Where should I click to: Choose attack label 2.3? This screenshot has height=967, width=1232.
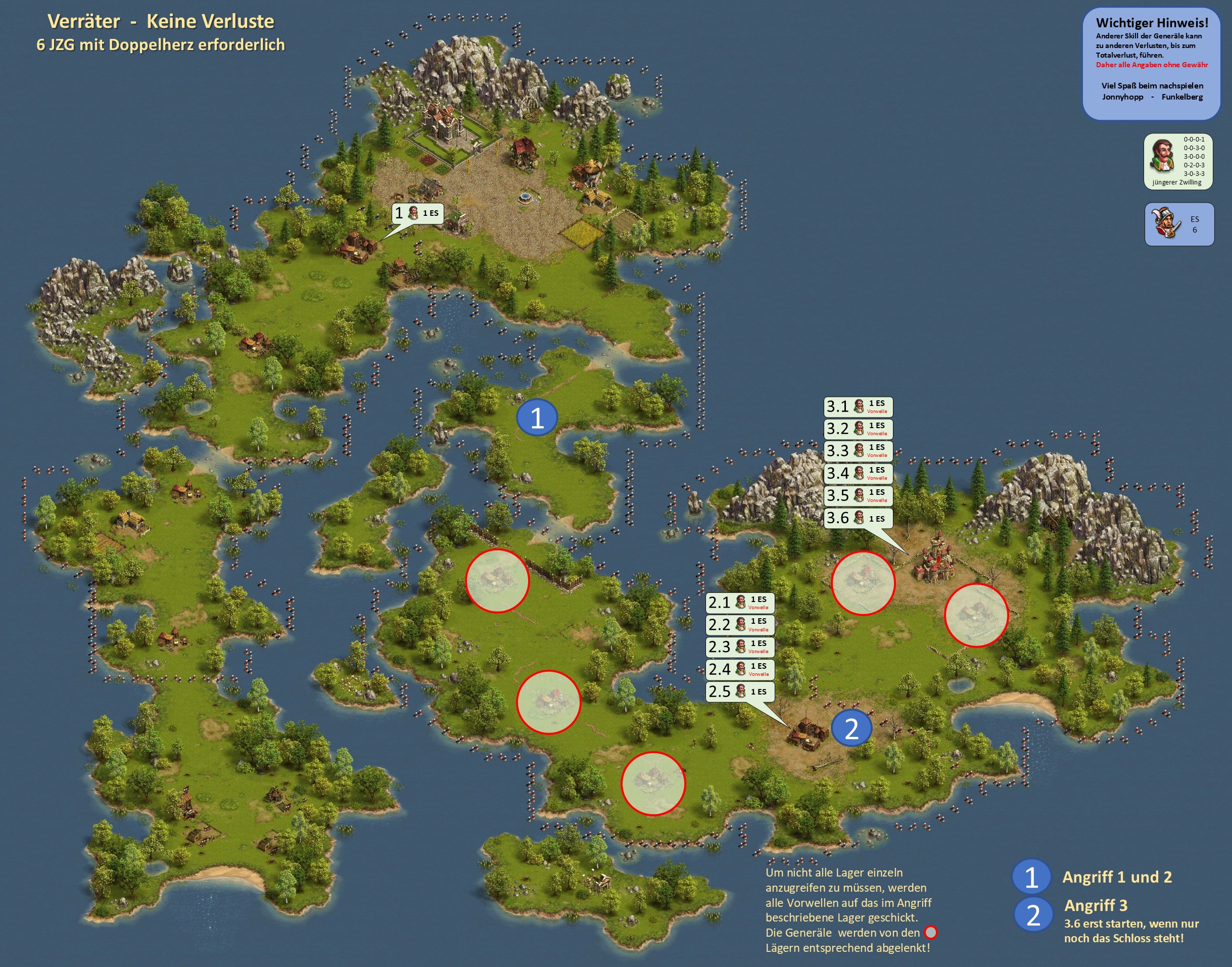pos(739,647)
